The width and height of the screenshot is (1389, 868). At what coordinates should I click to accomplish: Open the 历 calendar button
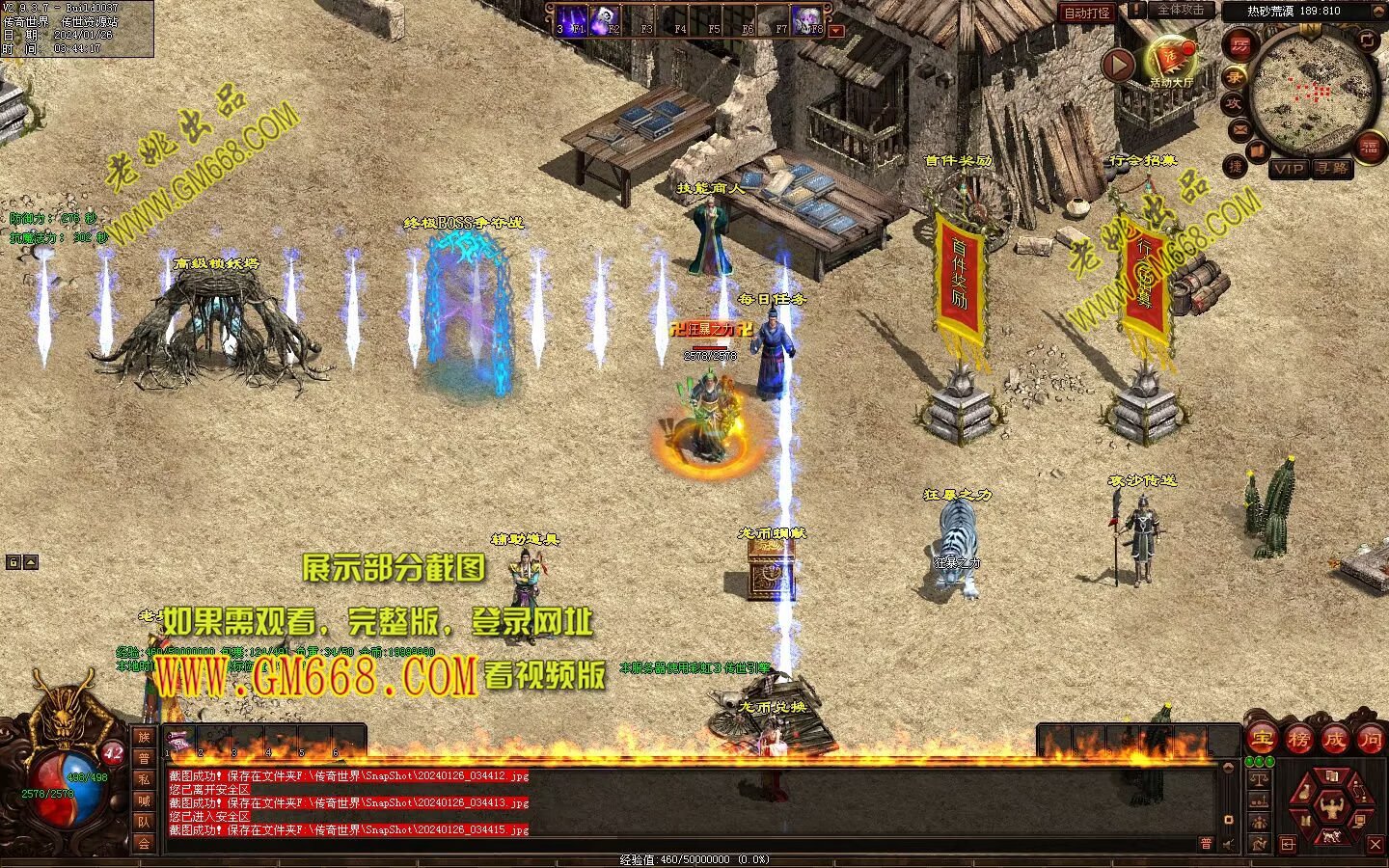[1239, 45]
